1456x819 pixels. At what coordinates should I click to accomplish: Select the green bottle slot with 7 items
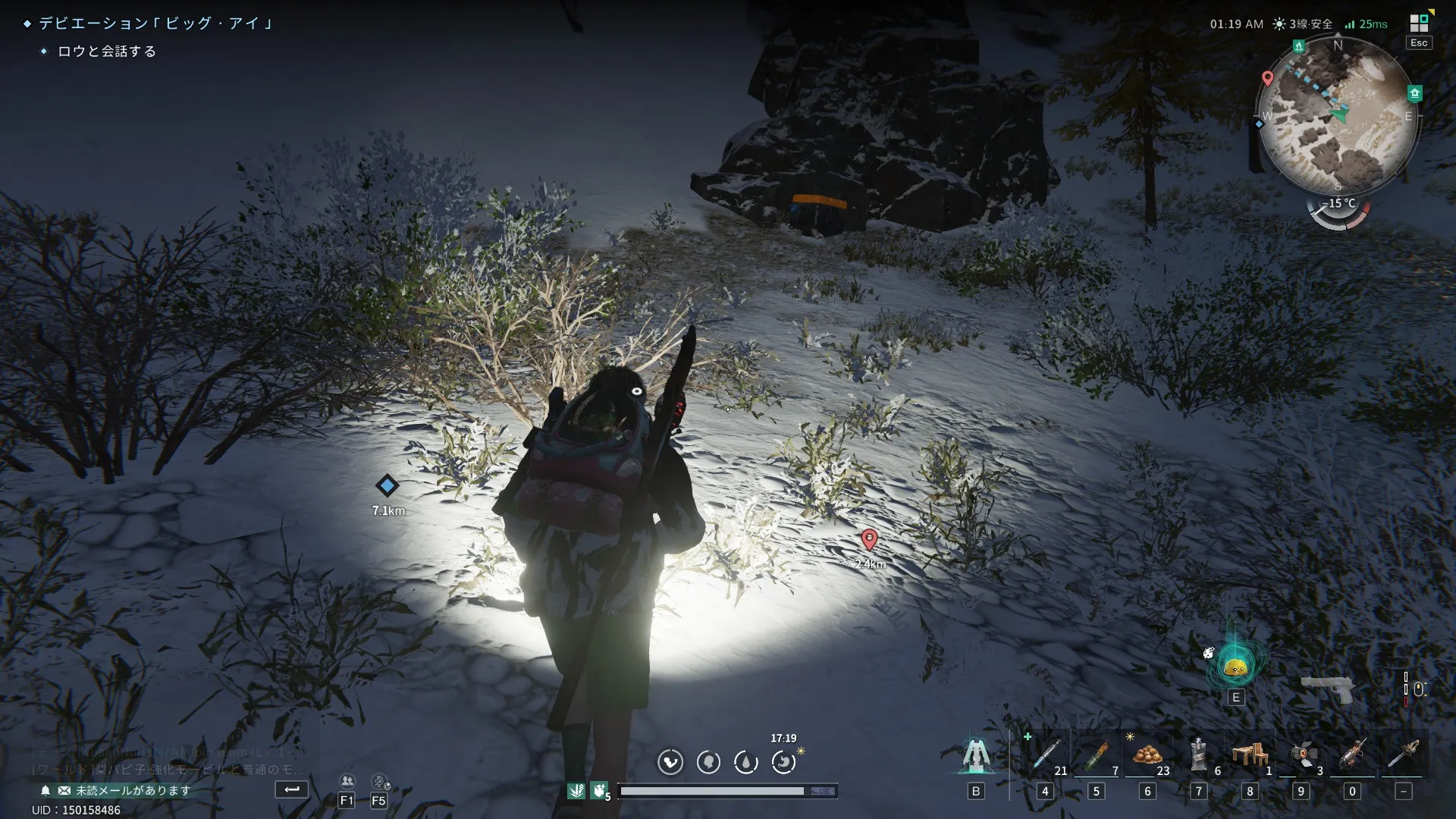point(1097,756)
